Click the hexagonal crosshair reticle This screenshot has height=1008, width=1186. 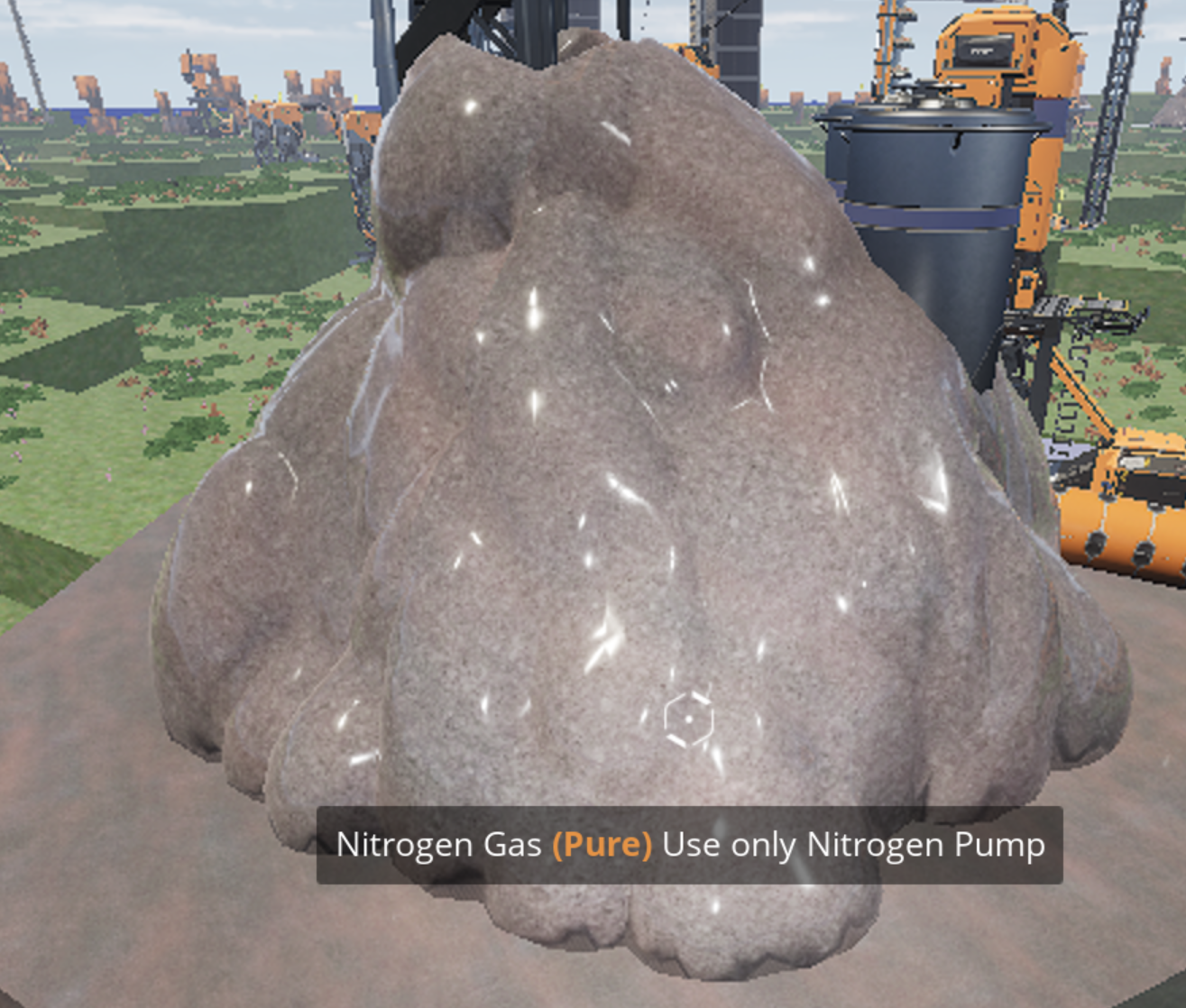click(x=687, y=717)
